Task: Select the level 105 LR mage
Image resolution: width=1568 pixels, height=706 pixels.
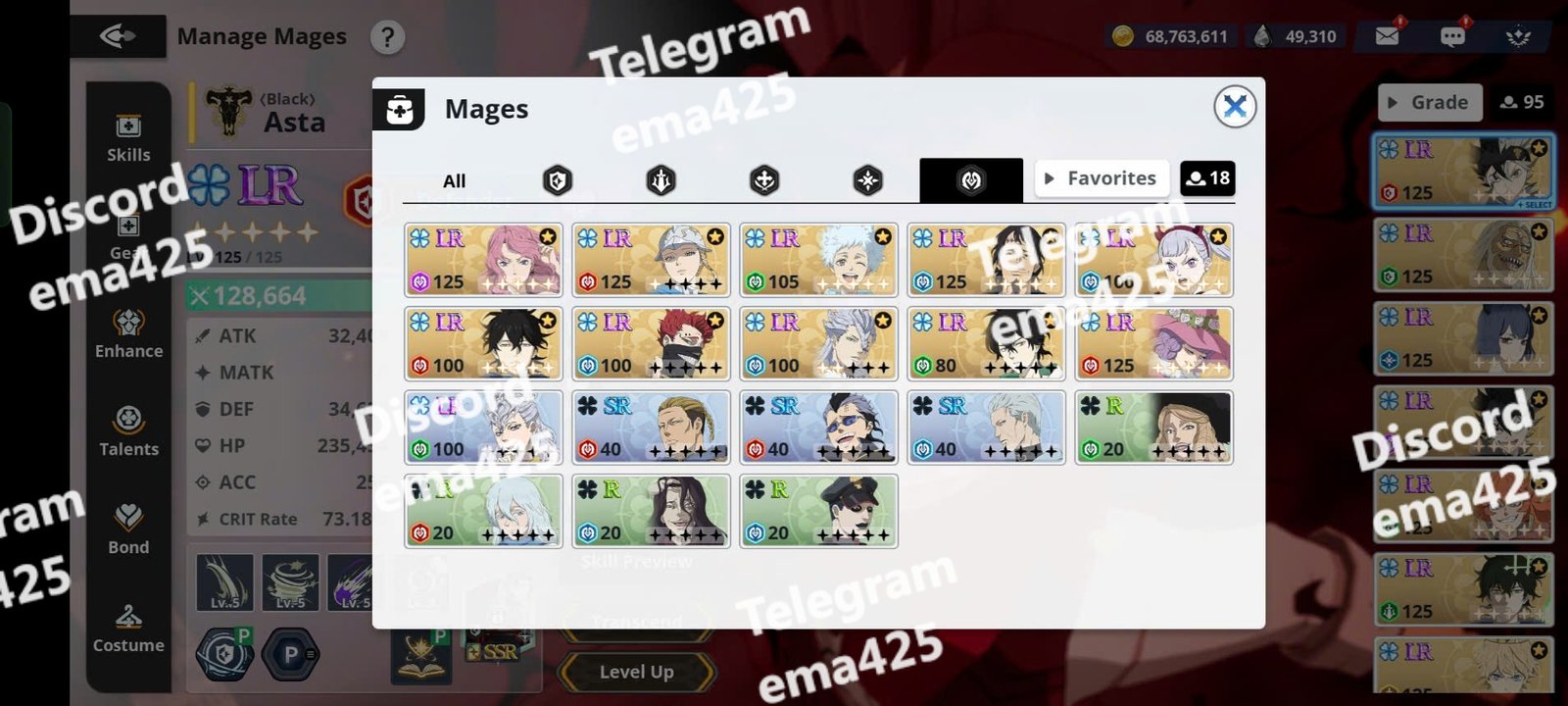Action: pyautogui.click(x=819, y=260)
